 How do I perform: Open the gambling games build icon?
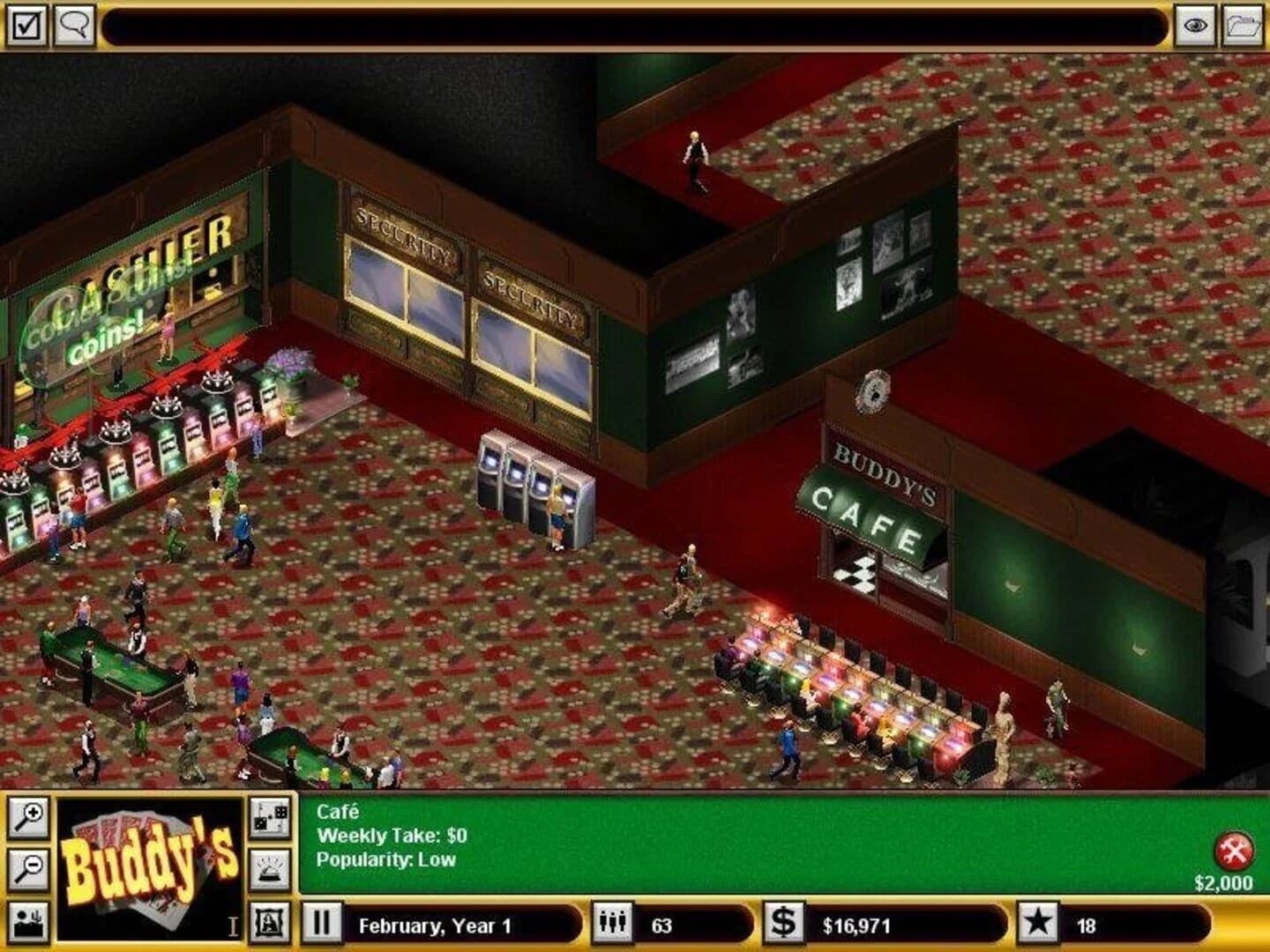click(x=270, y=818)
